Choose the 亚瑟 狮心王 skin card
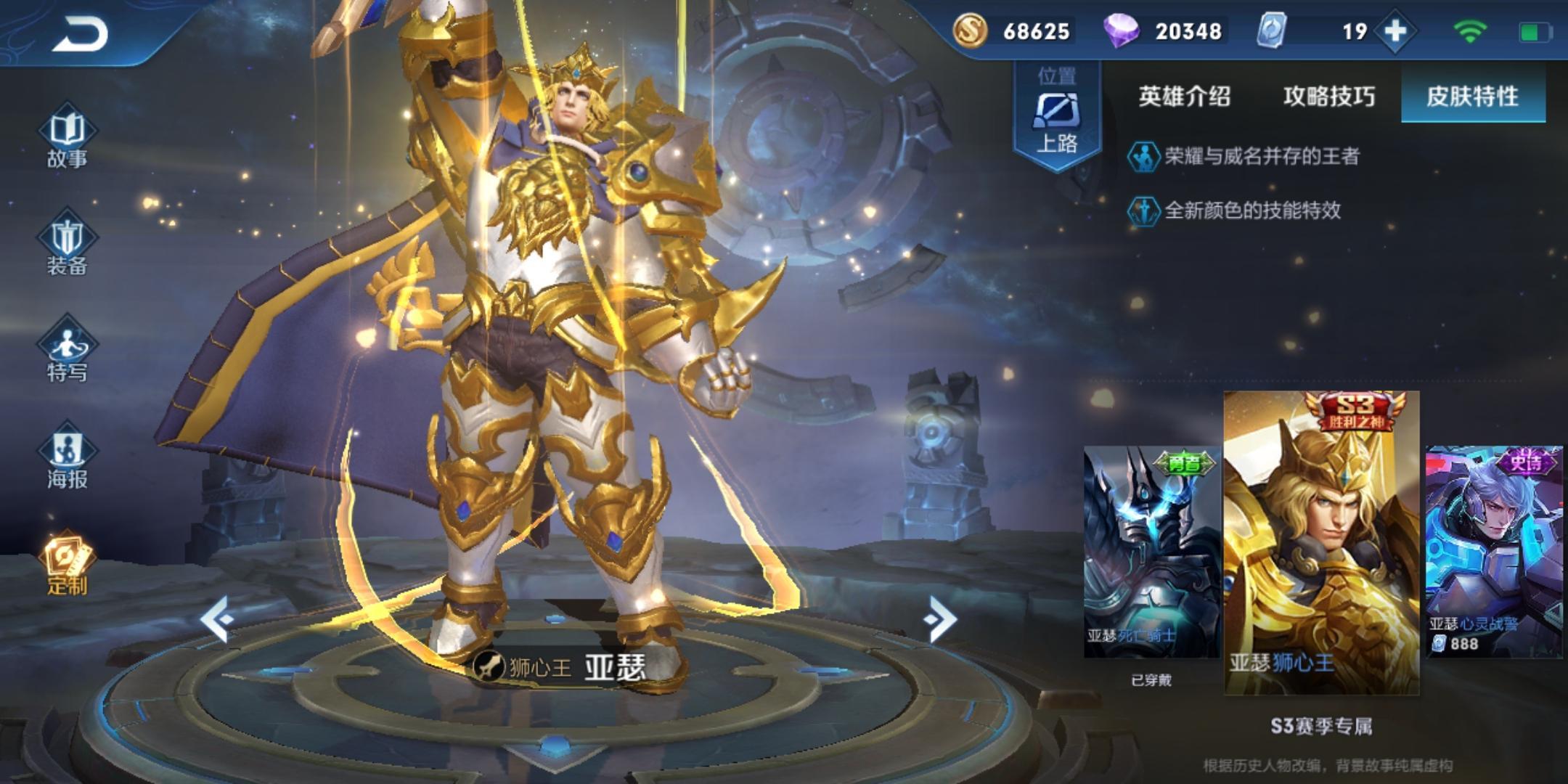 [x=1321, y=543]
